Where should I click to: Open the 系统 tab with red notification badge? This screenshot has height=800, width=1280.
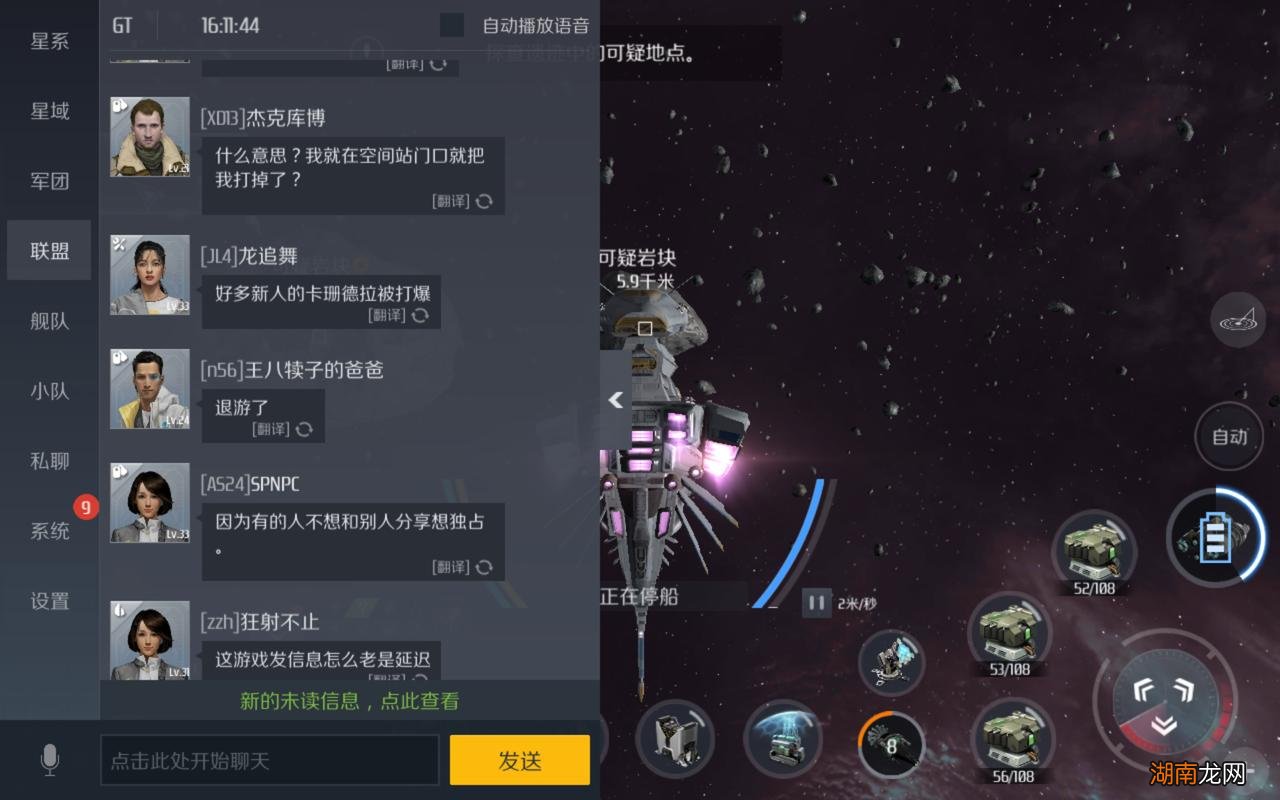(x=48, y=531)
